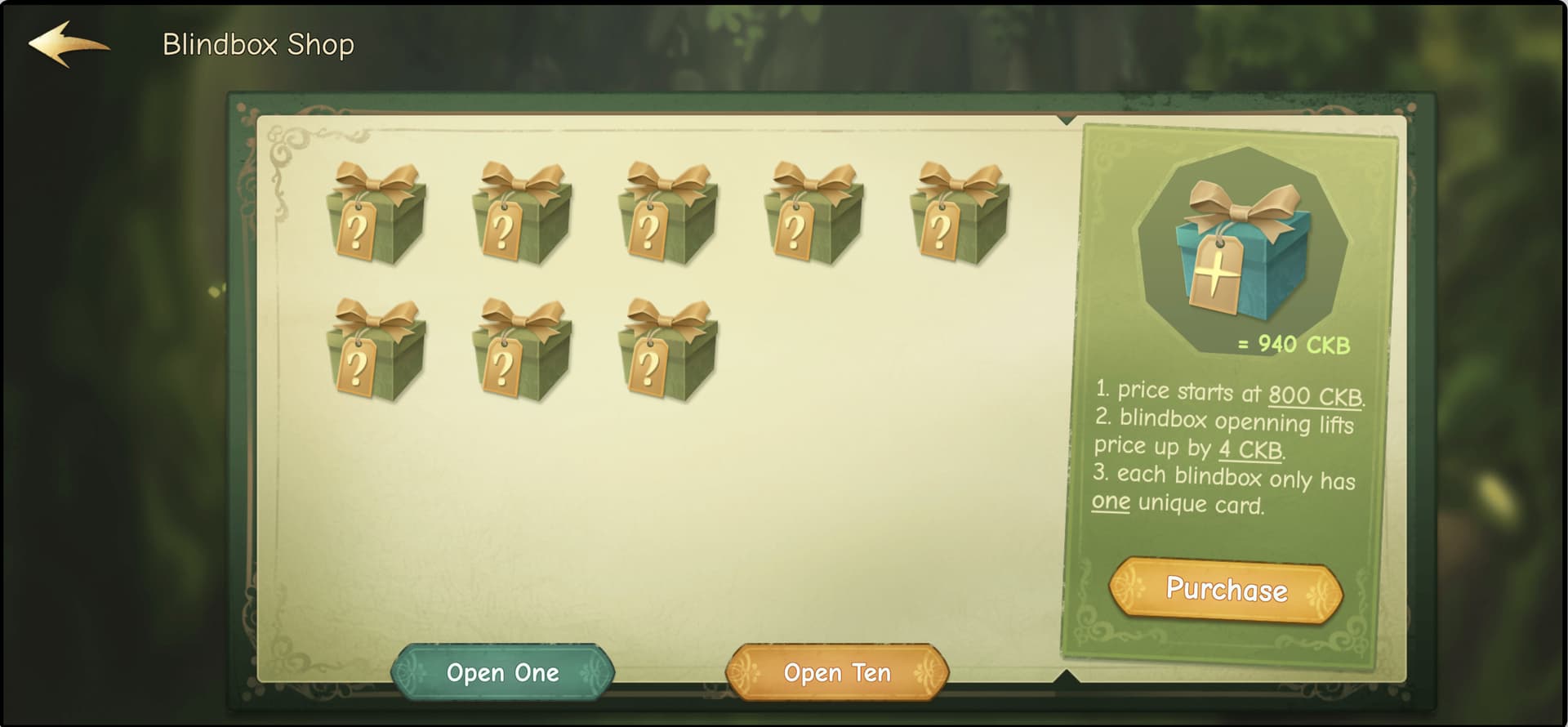The width and height of the screenshot is (1568, 727).
Task: Click the Open Ten button
Action: click(837, 672)
